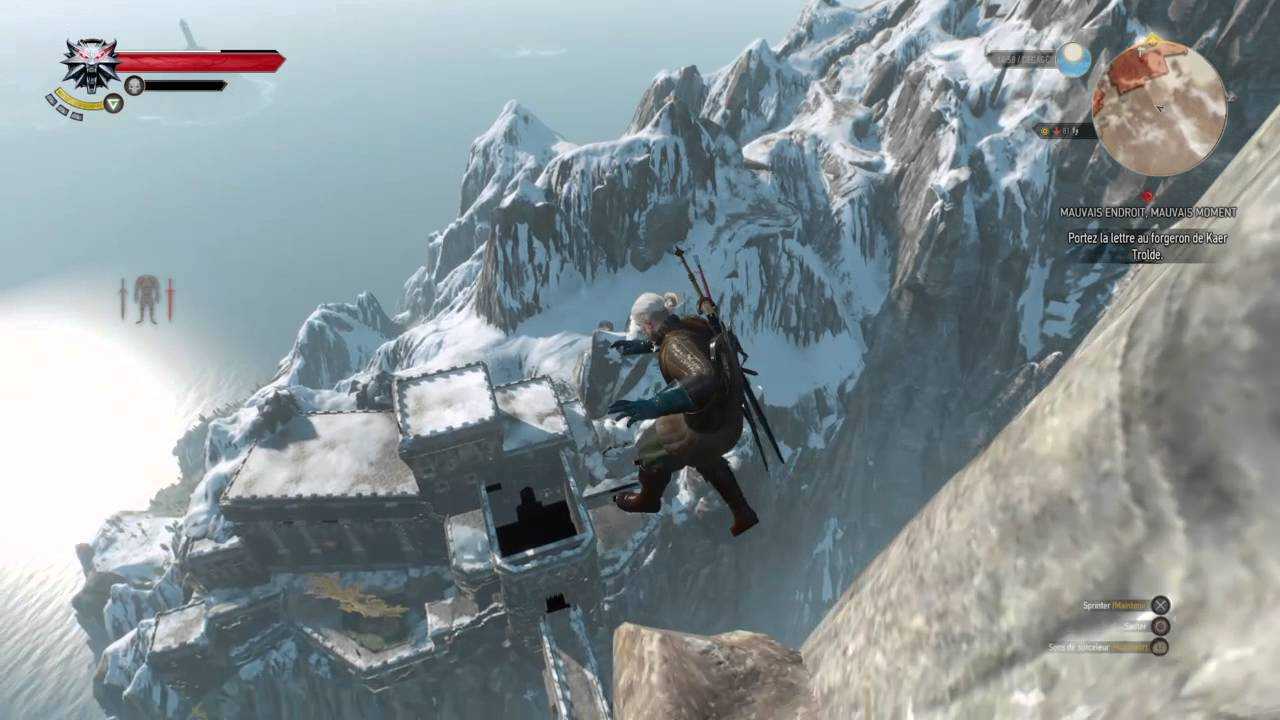Screen dimensions: 1280x720
Task: Click the weather and time-of-day icon
Action: coord(1073,59)
